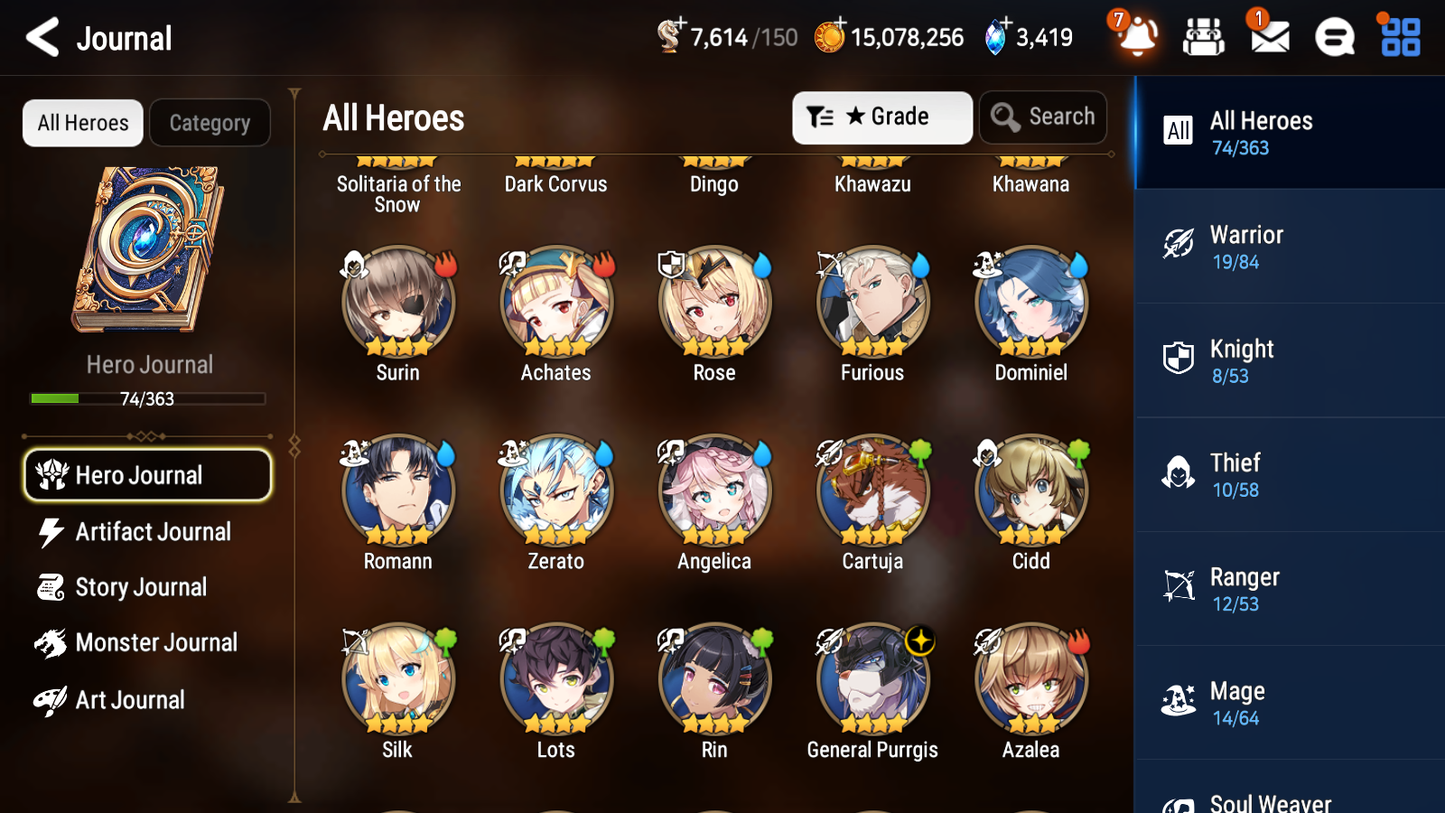This screenshot has height=813, width=1445.
Task: Go back using the back arrow
Action: (43, 37)
